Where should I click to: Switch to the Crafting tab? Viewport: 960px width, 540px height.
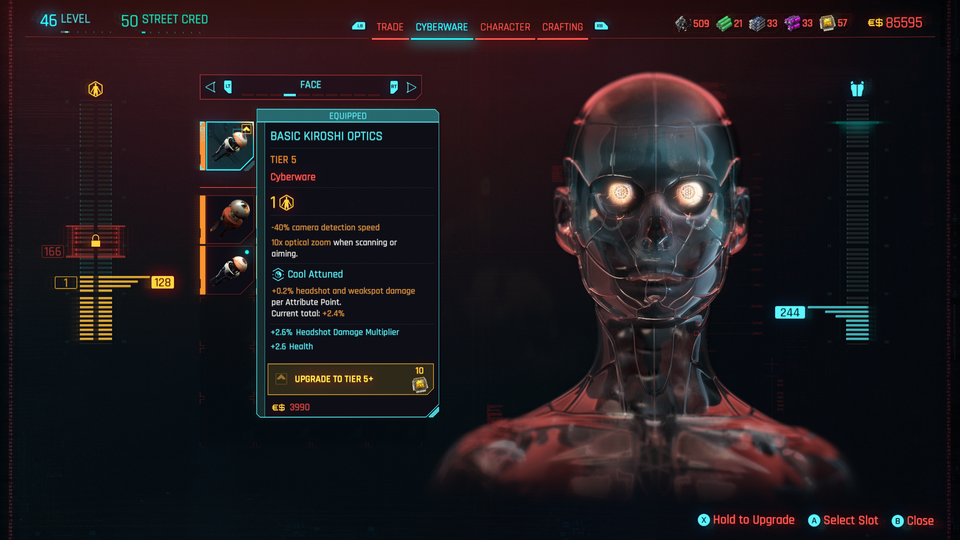tap(562, 27)
